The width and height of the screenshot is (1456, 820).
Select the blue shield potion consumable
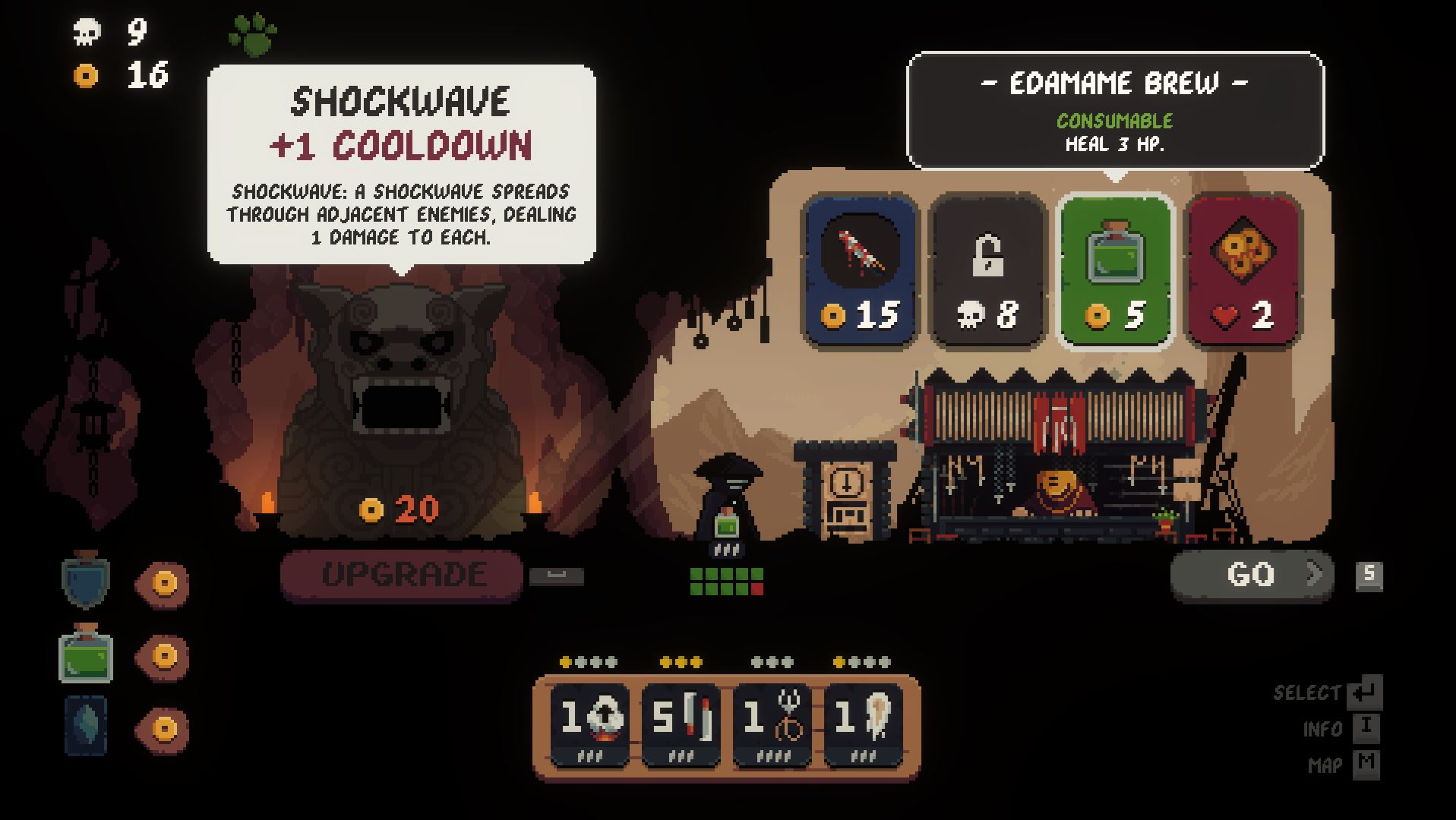coord(86,581)
